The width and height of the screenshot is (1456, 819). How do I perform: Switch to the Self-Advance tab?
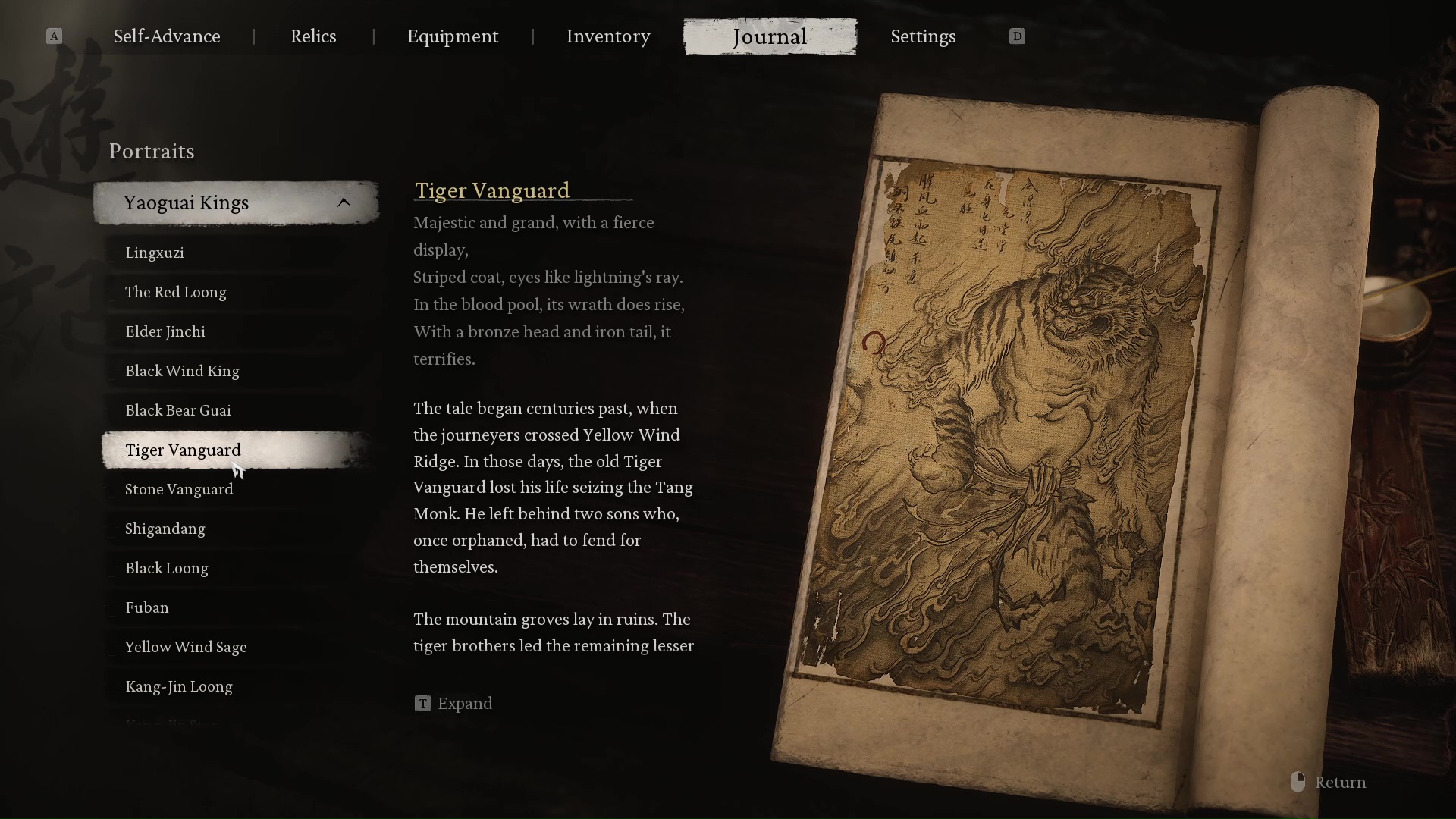click(167, 36)
